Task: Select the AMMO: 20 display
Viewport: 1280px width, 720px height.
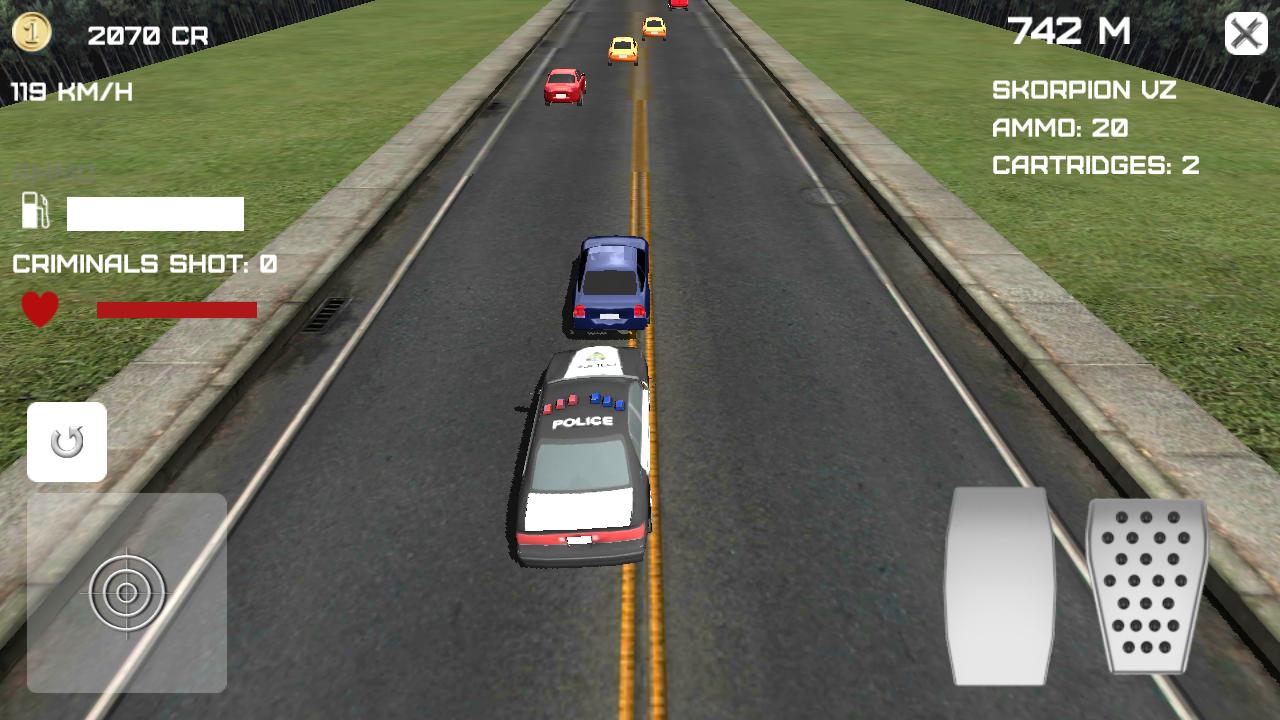Action: pos(1059,129)
